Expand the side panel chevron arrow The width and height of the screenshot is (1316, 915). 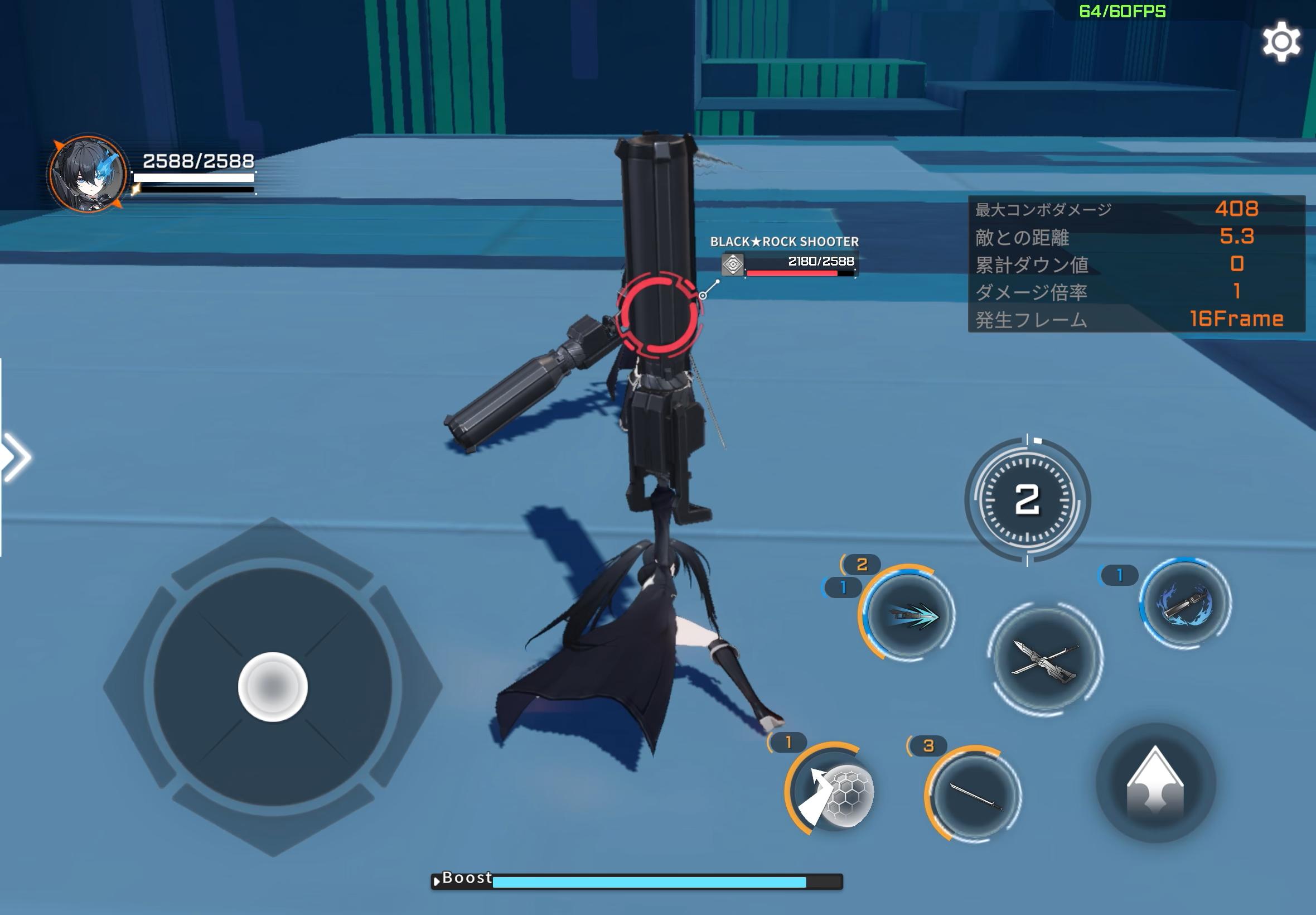coord(16,457)
